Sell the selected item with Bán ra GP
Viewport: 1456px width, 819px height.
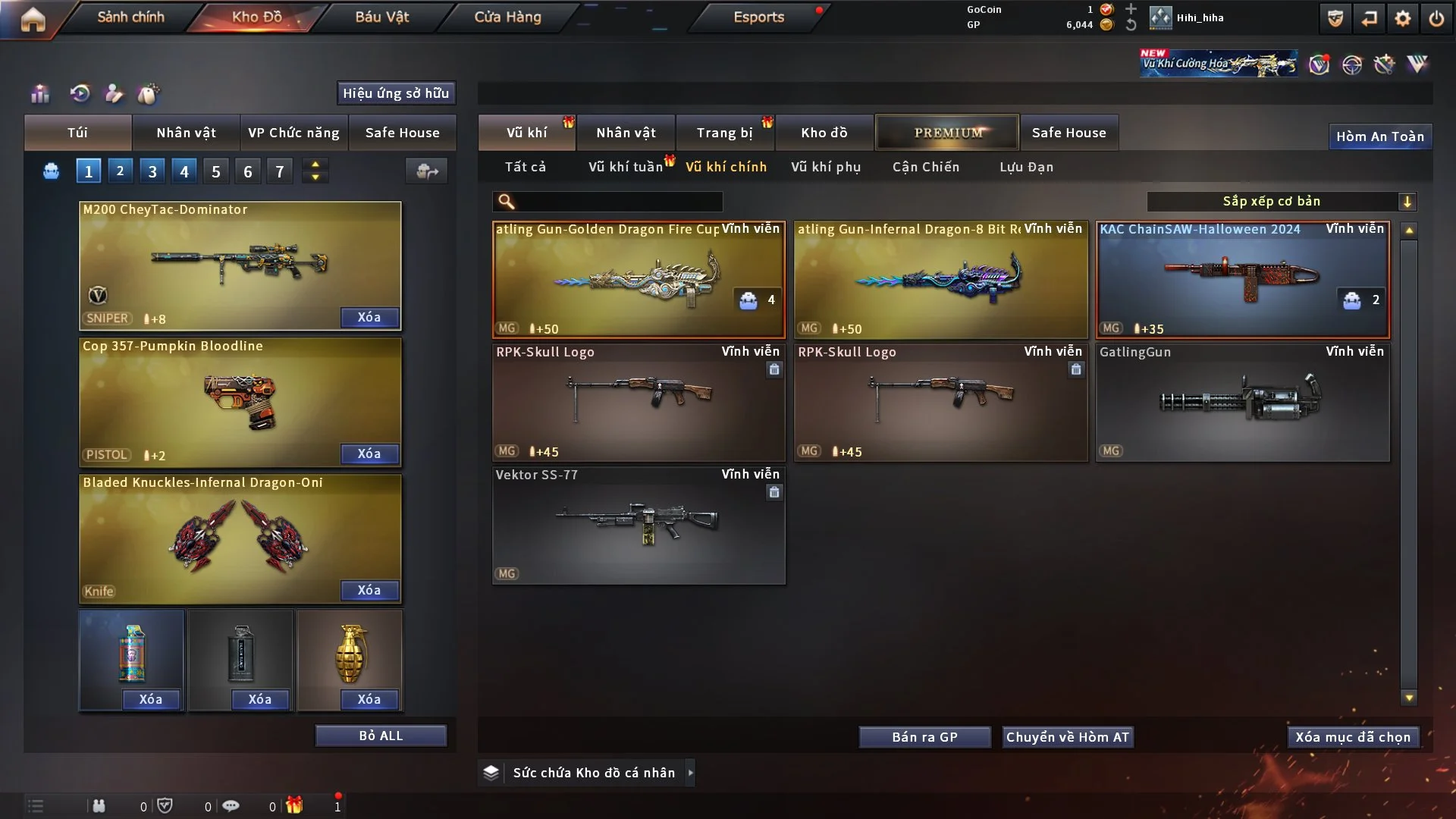click(924, 737)
